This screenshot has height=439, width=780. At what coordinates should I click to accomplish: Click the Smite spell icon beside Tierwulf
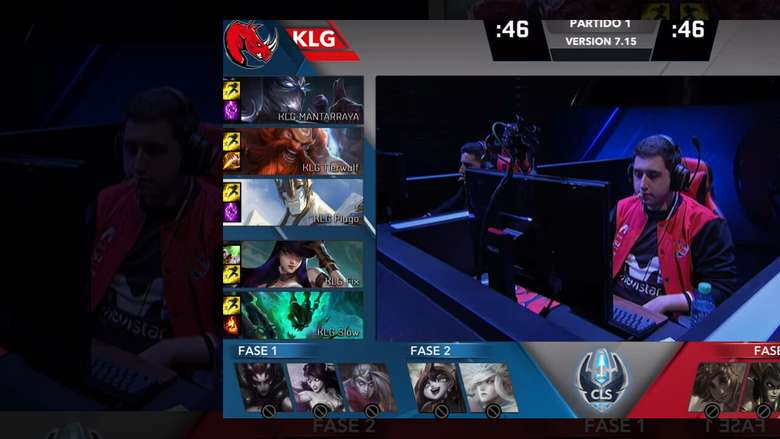[x=231, y=161]
